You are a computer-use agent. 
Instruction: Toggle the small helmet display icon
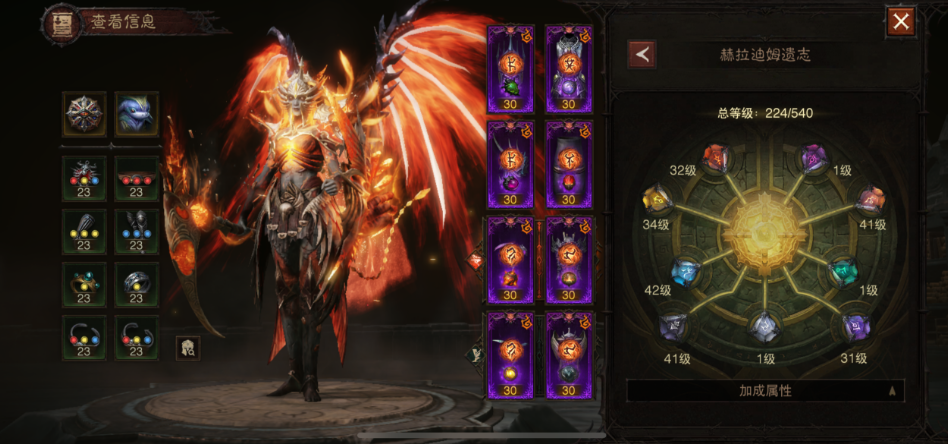(186, 348)
